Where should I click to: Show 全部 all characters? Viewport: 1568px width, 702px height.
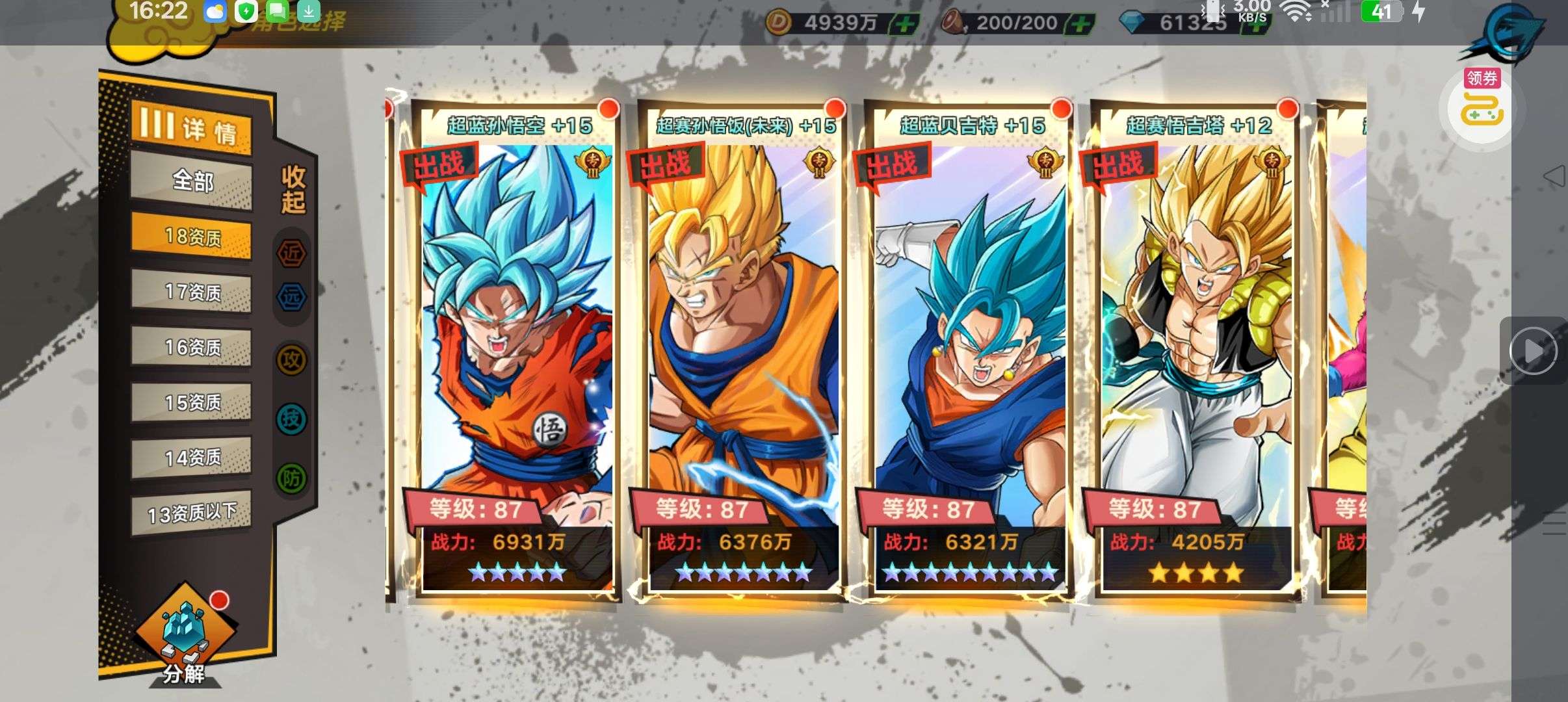pos(192,181)
